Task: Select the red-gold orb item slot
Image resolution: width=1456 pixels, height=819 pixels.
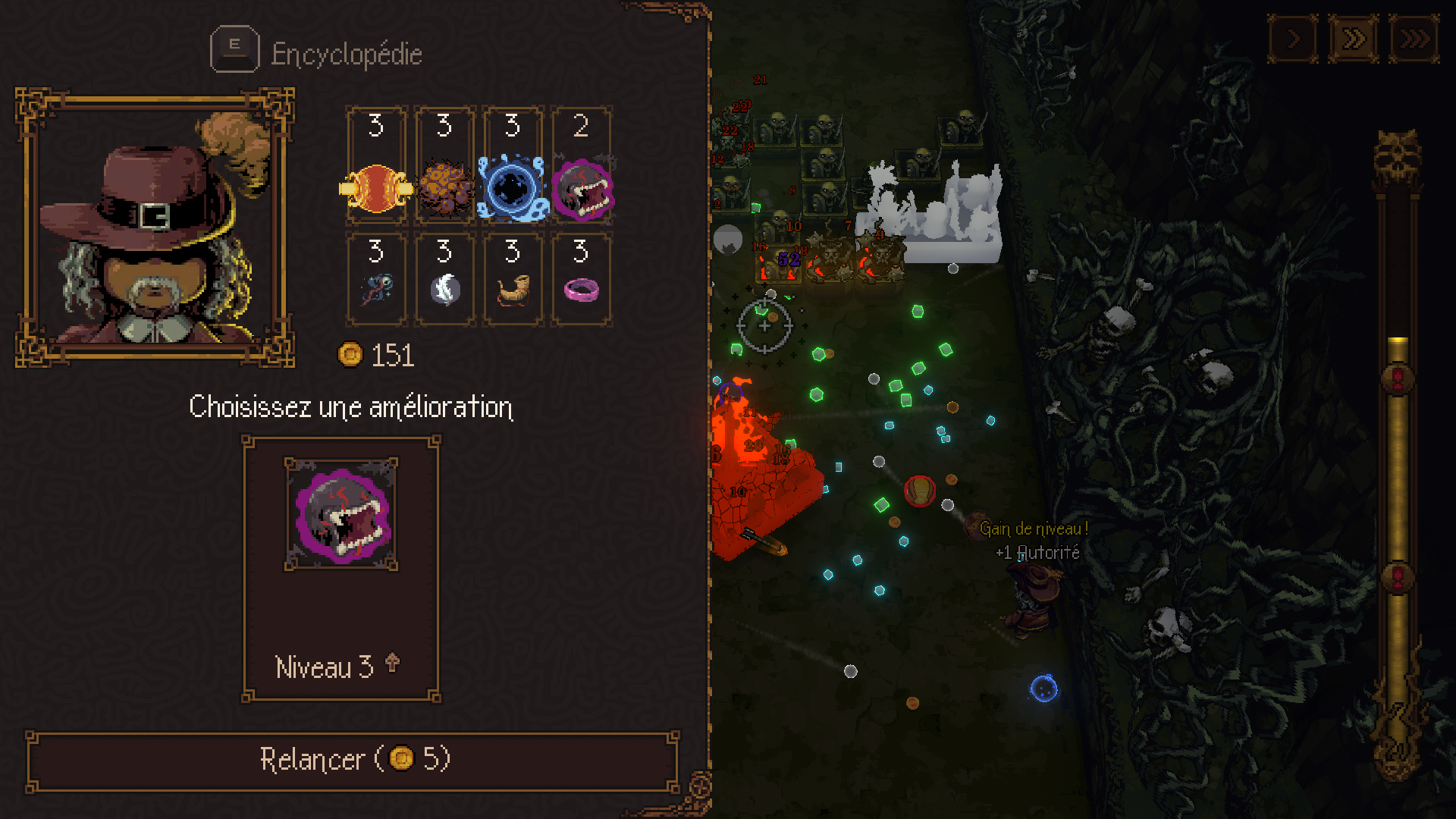Action: point(377,167)
